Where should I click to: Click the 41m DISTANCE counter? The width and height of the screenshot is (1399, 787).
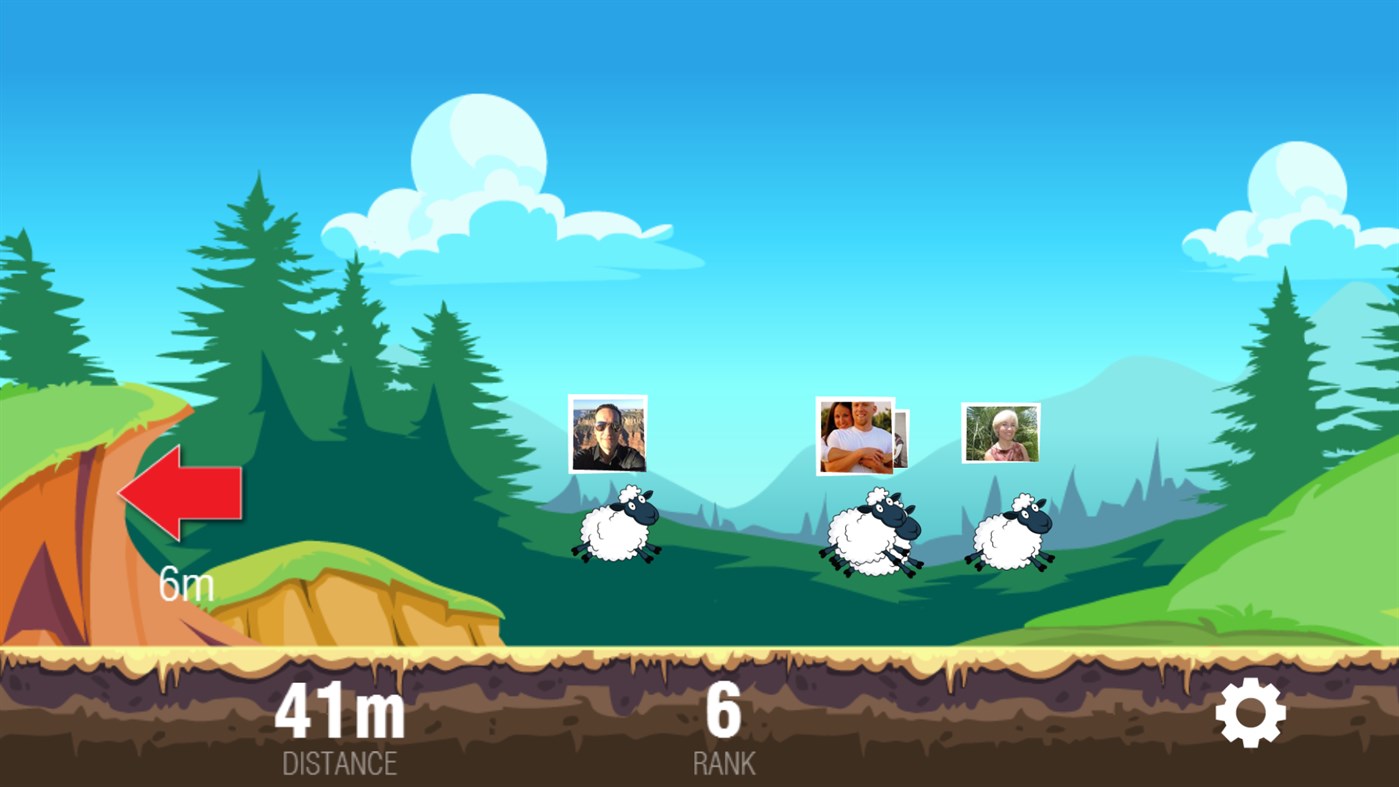[341, 711]
